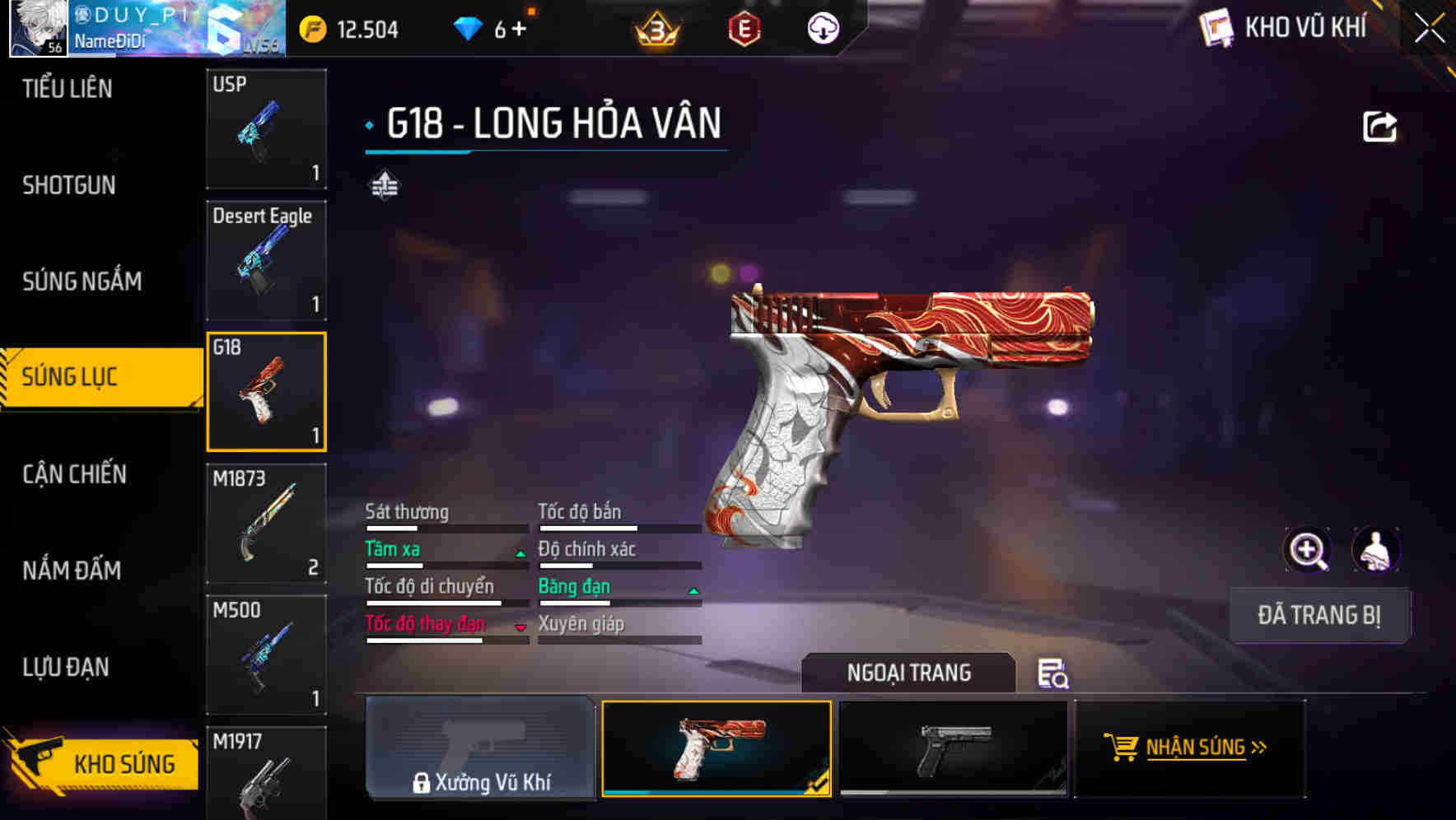Switch to the Shotgun category
The width and height of the screenshot is (1456, 820).
pyautogui.click(x=69, y=185)
